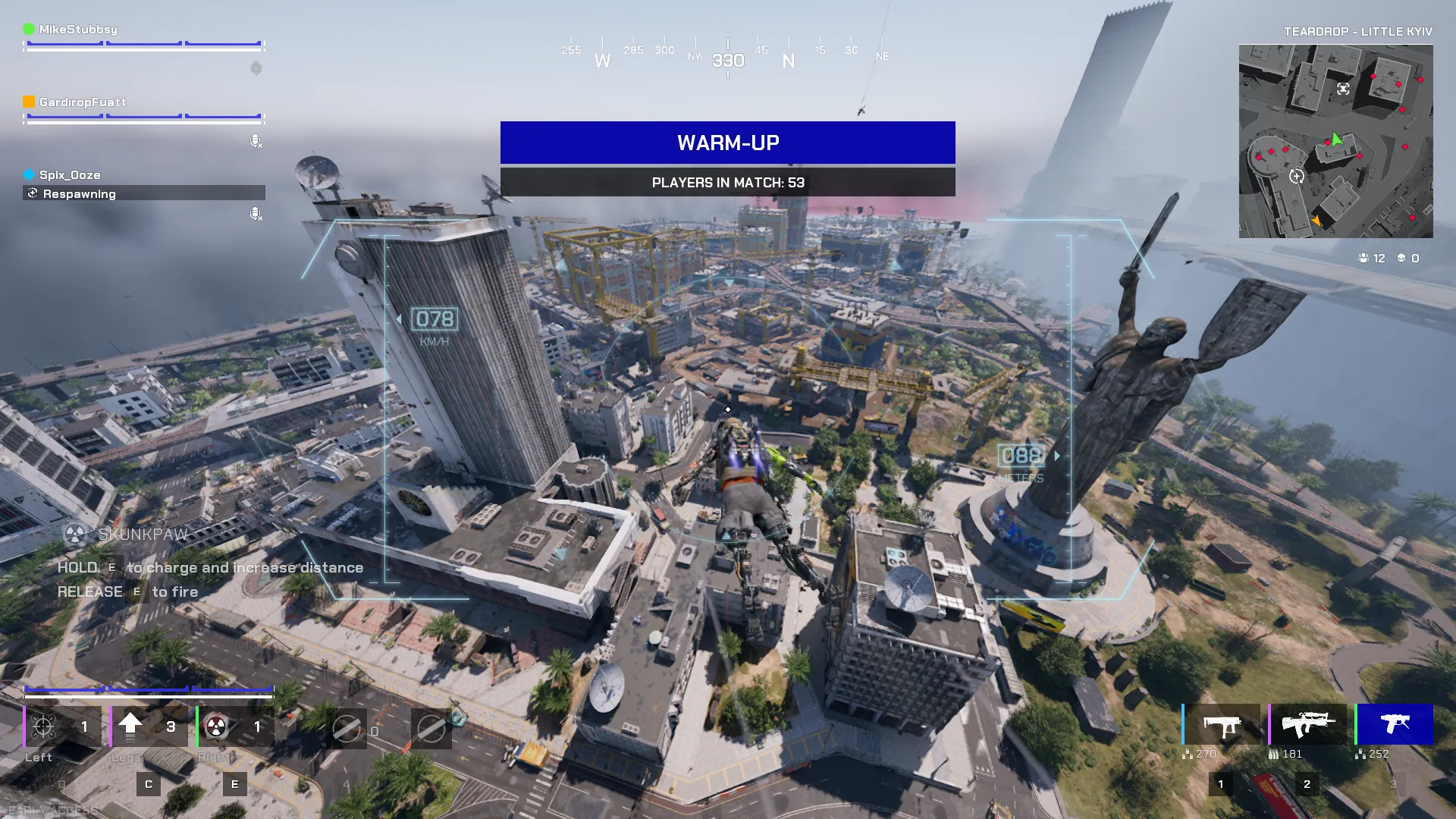Select the highlighted blue pistol slot
This screenshot has height=819, width=1456.
click(x=1395, y=725)
